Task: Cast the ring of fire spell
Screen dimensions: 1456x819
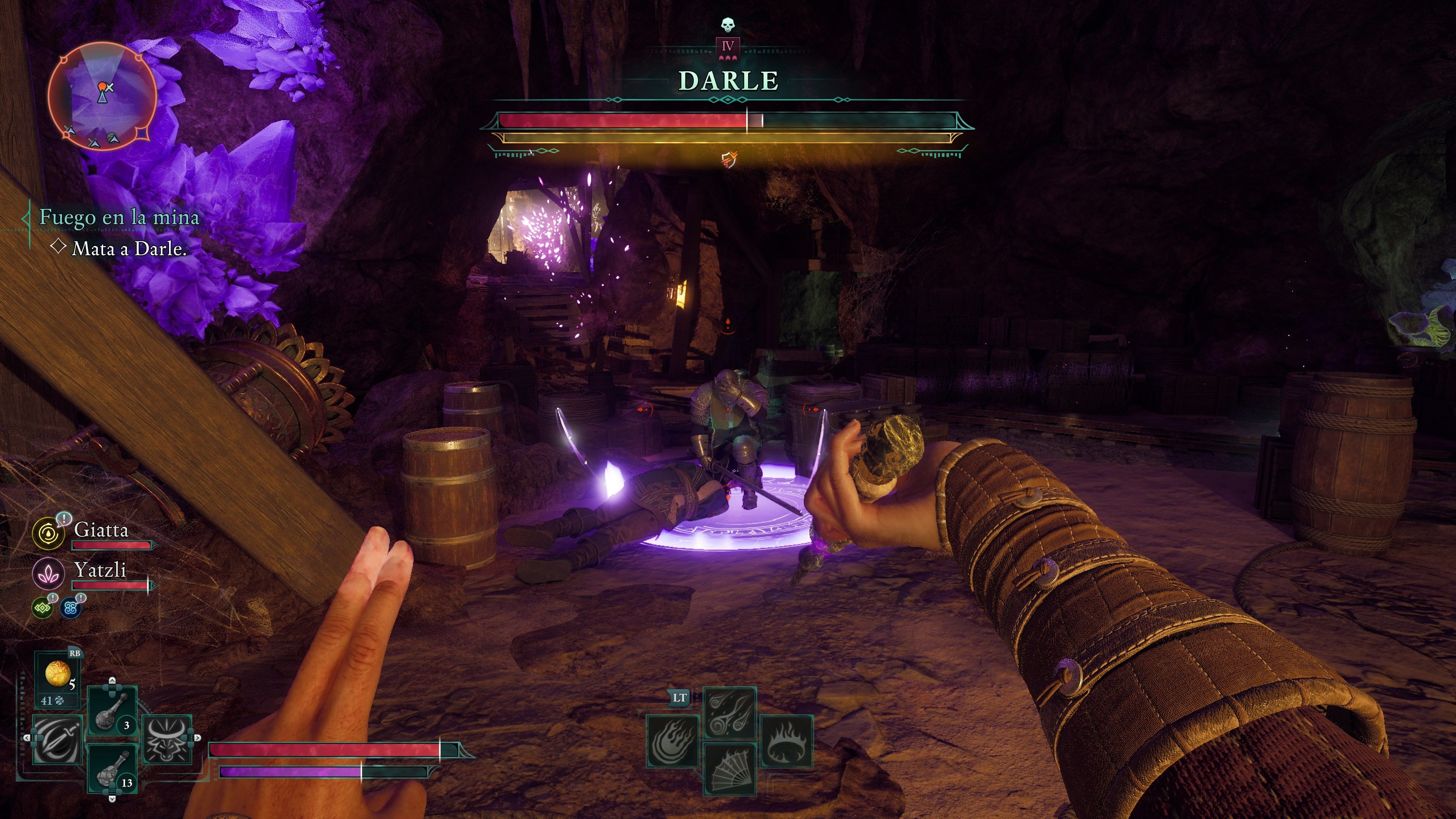Action: [786, 741]
